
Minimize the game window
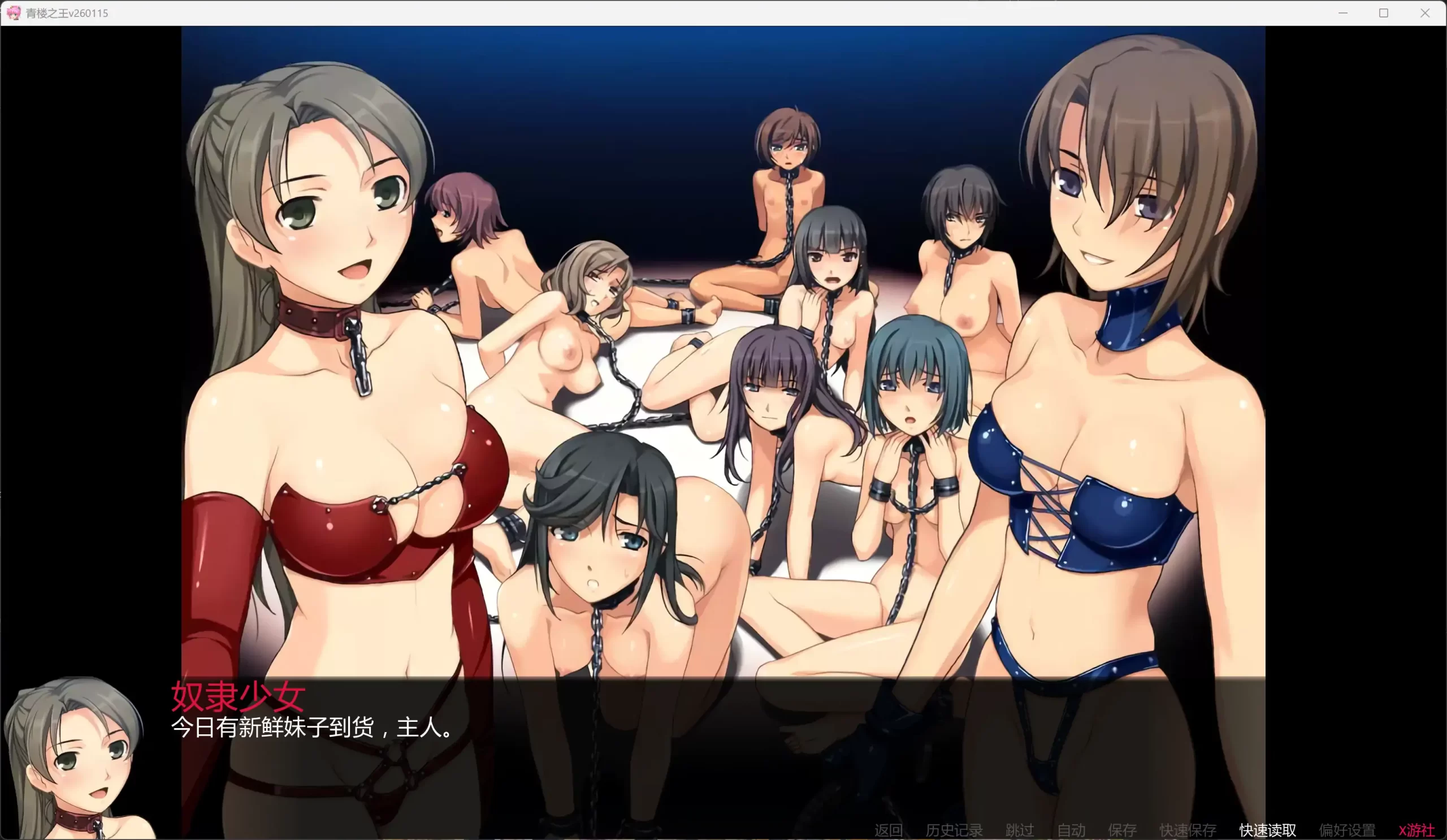tap(1344, 12)
